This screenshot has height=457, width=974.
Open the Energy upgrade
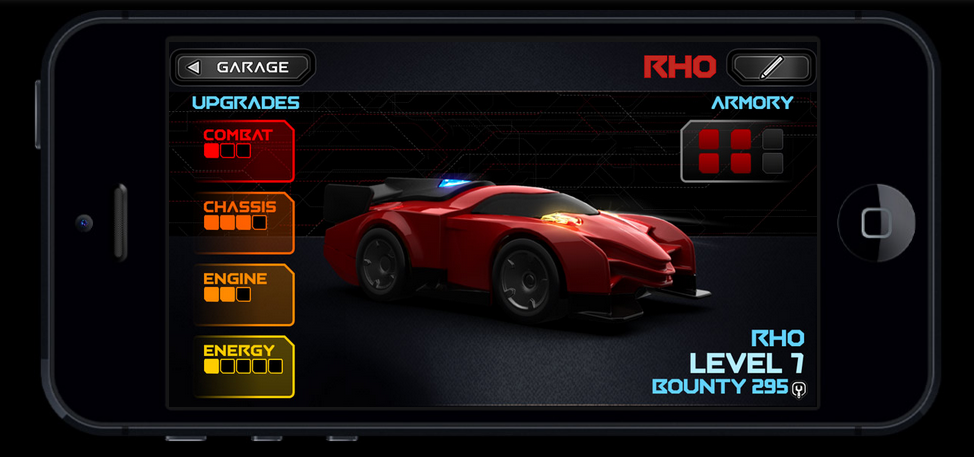pyautogui.click(x=245, y=367)
